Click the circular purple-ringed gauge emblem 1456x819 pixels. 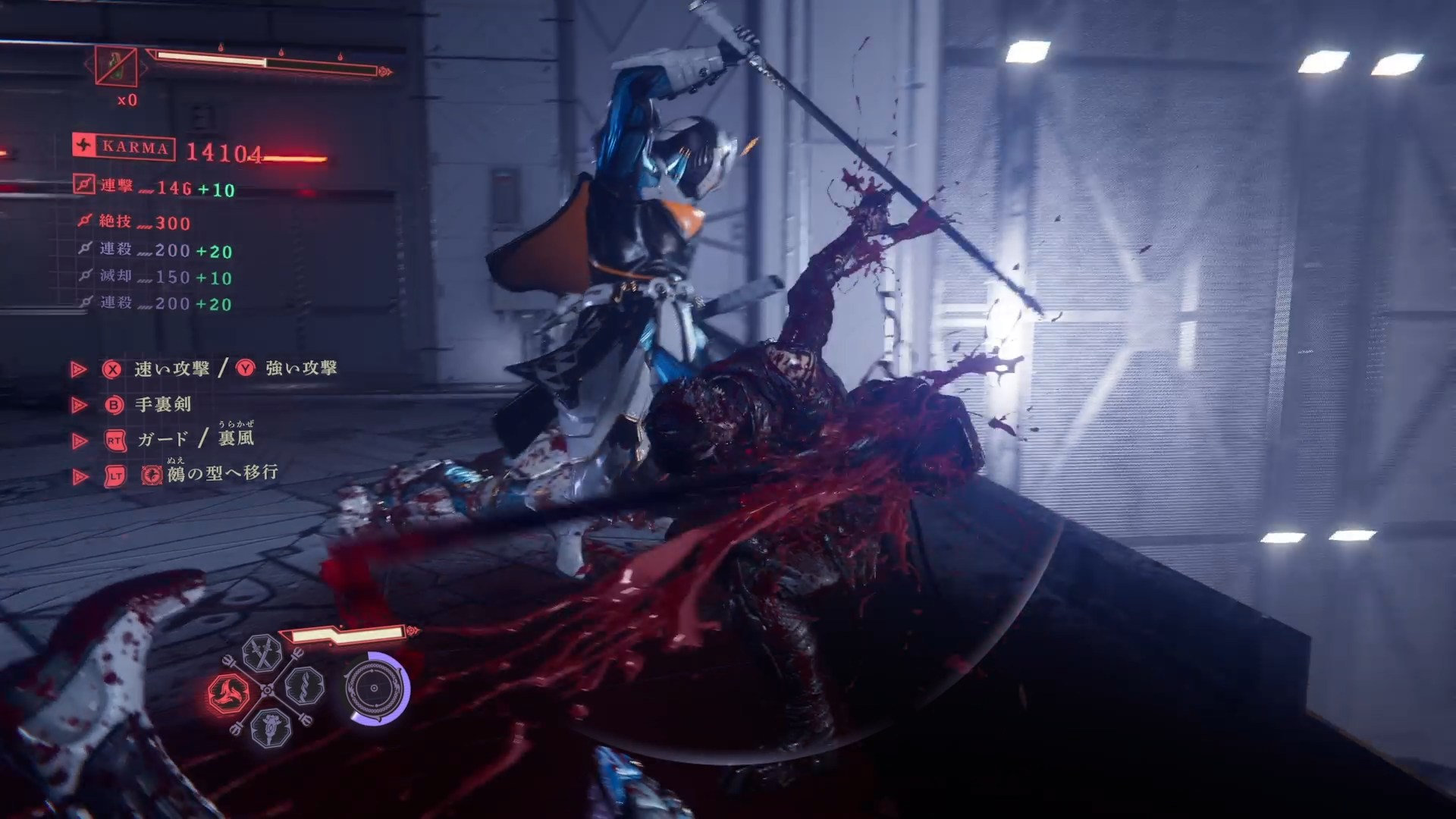(x=375, y=689)
